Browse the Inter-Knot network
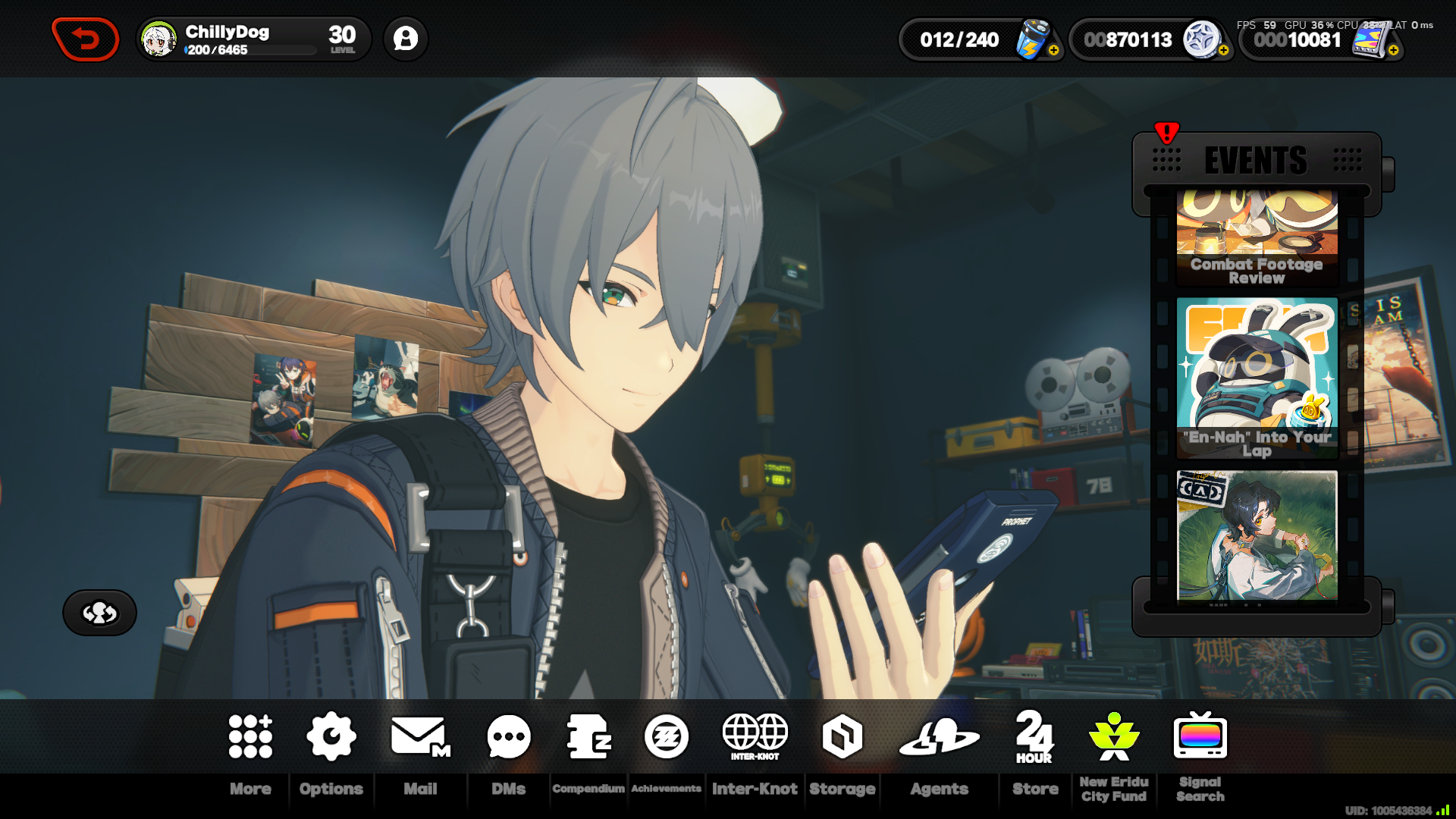Viewport: 1456px width, 819px height. pos(755,736)
